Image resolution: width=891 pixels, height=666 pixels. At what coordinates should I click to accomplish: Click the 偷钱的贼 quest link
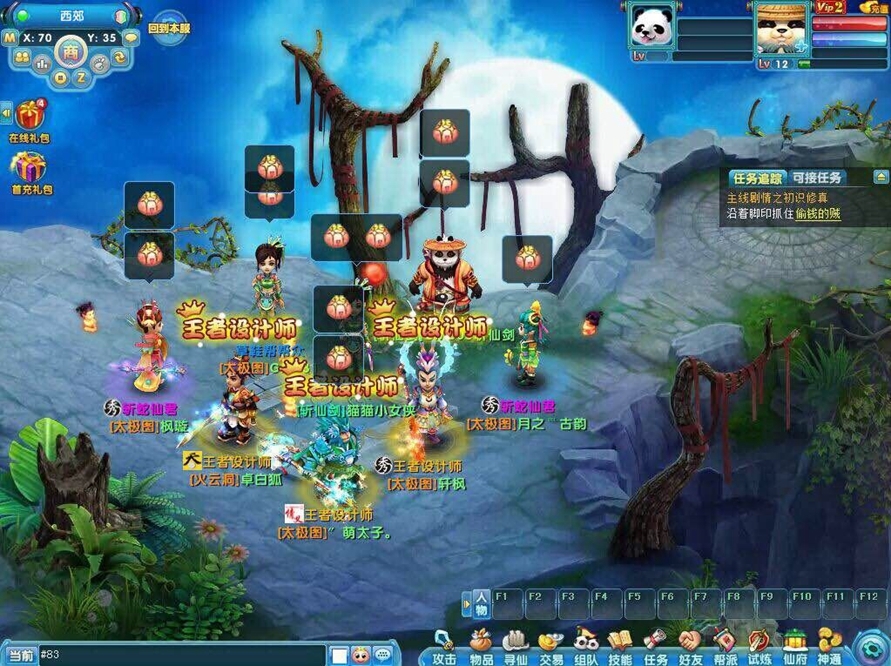pos(818,215)
